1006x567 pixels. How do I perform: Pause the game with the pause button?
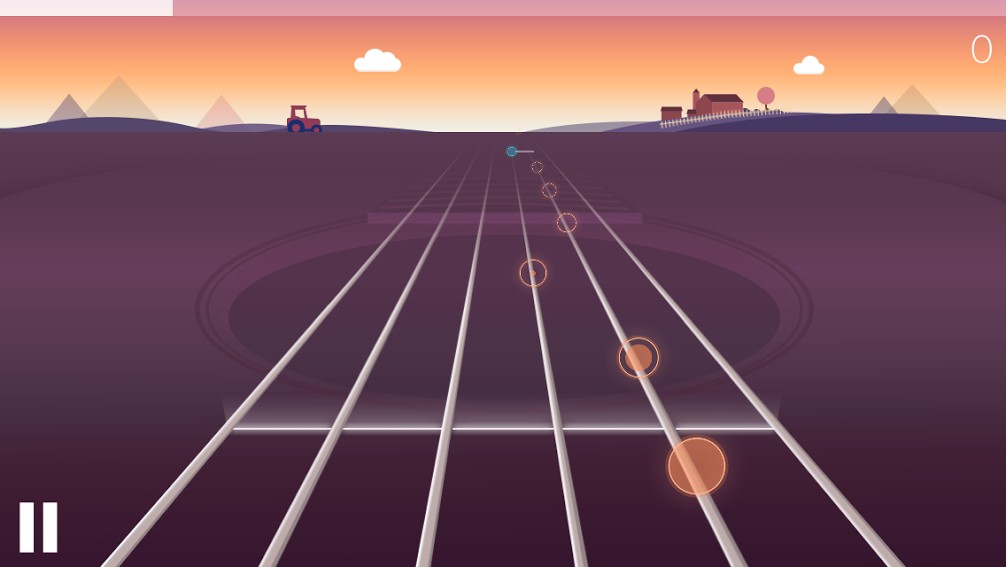tap(38, 527)
